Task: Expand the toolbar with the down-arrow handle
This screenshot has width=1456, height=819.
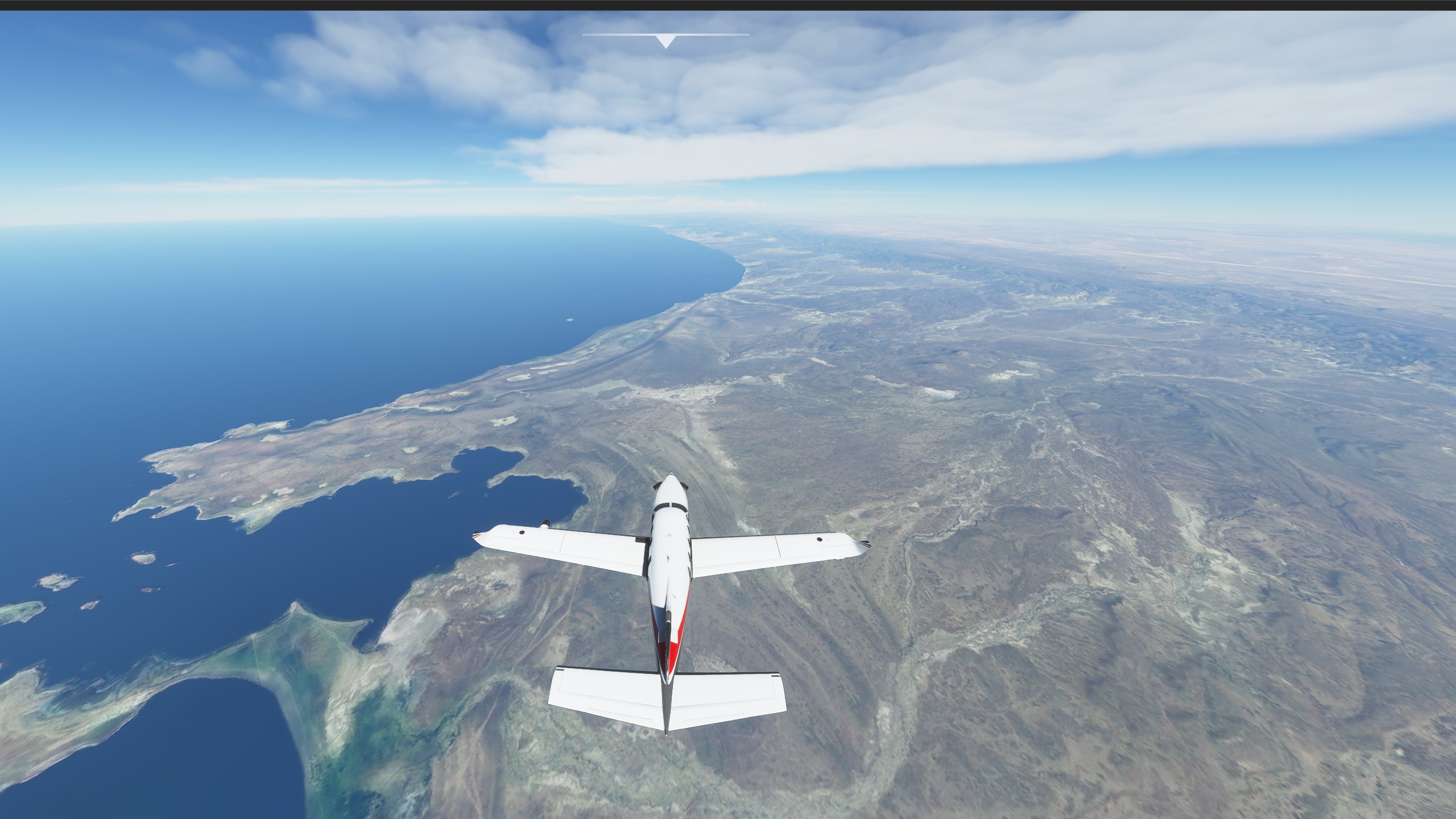Action: coord(665,41)
